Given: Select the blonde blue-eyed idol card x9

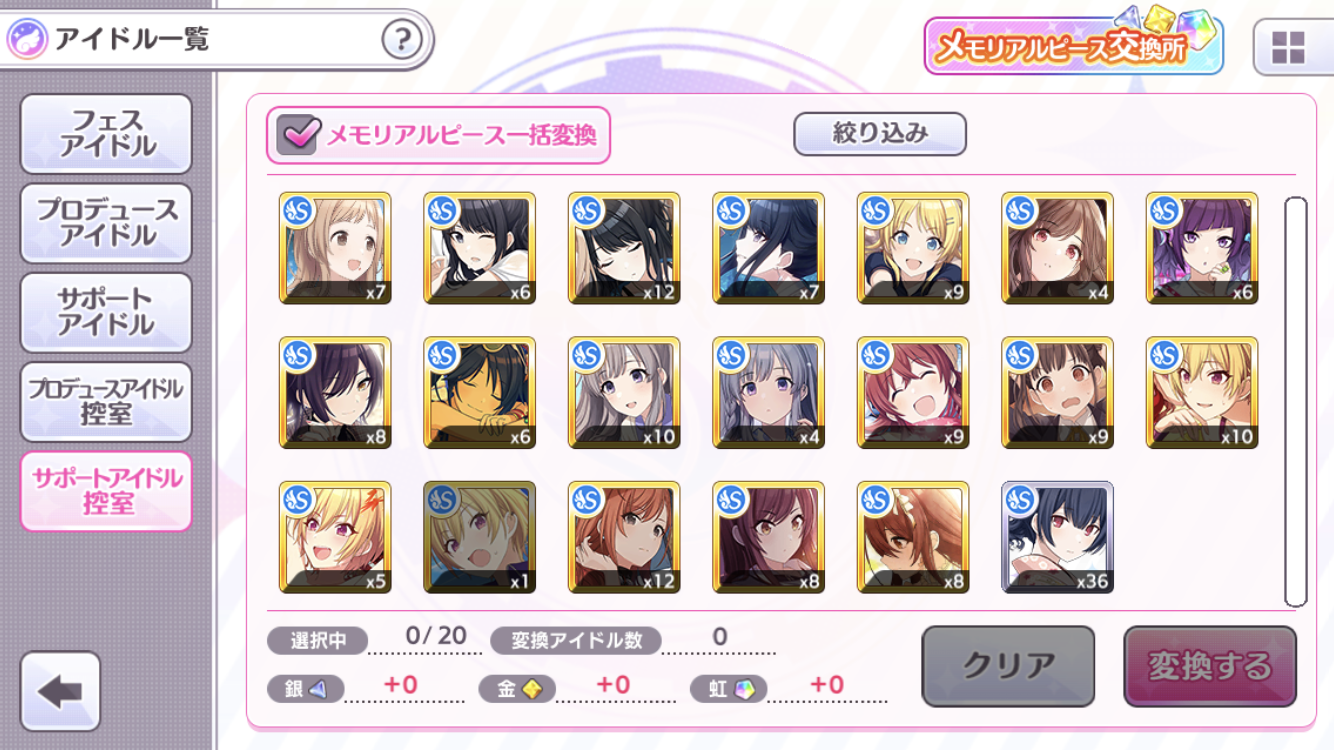Looking at the screenshot, I should (x=912, y=248).
